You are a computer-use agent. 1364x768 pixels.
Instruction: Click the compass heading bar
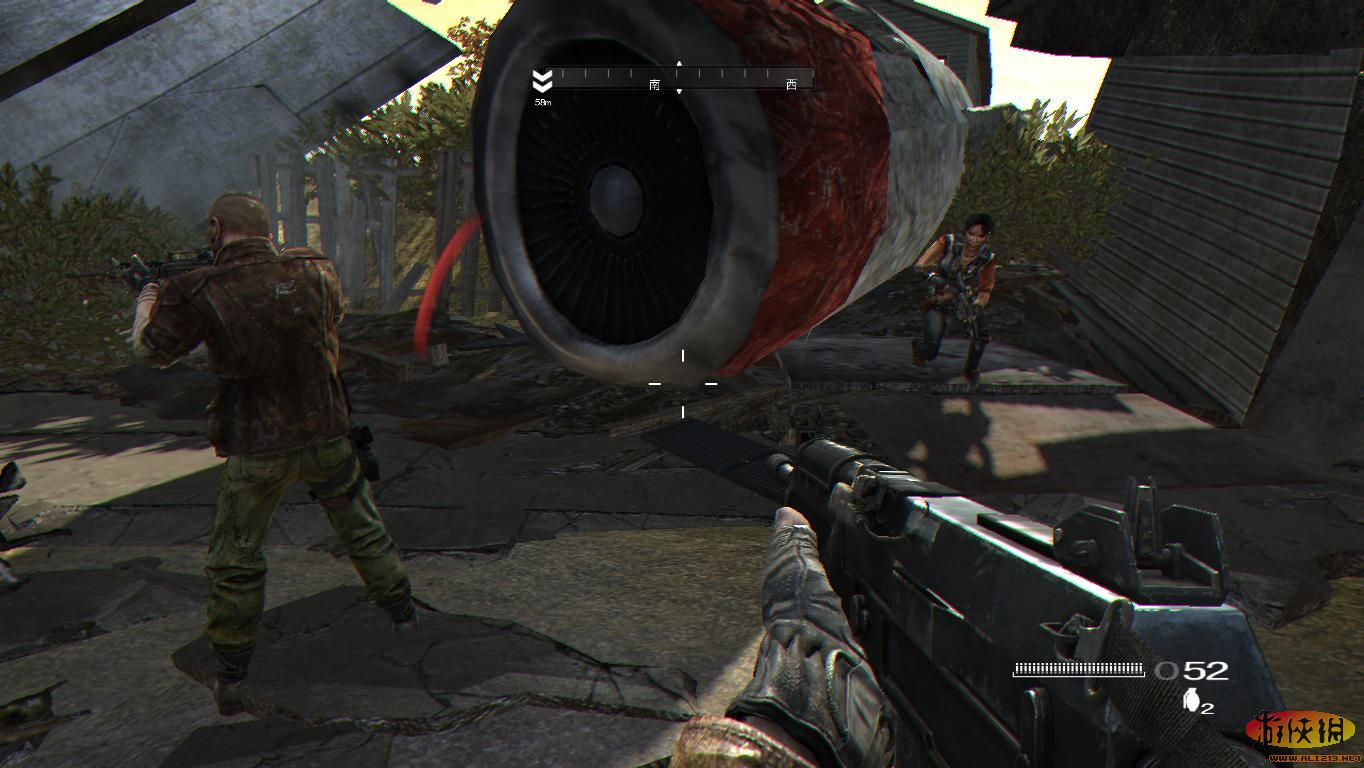tap(682, 77)
